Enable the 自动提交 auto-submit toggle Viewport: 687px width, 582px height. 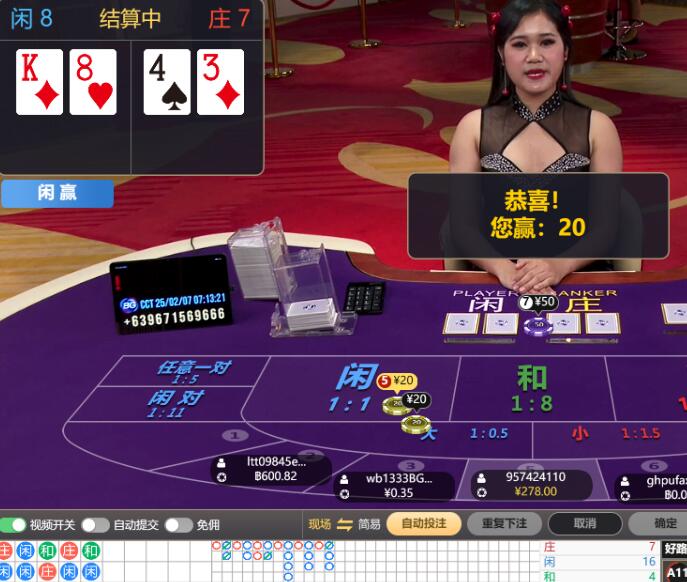(x=95, y=525)
